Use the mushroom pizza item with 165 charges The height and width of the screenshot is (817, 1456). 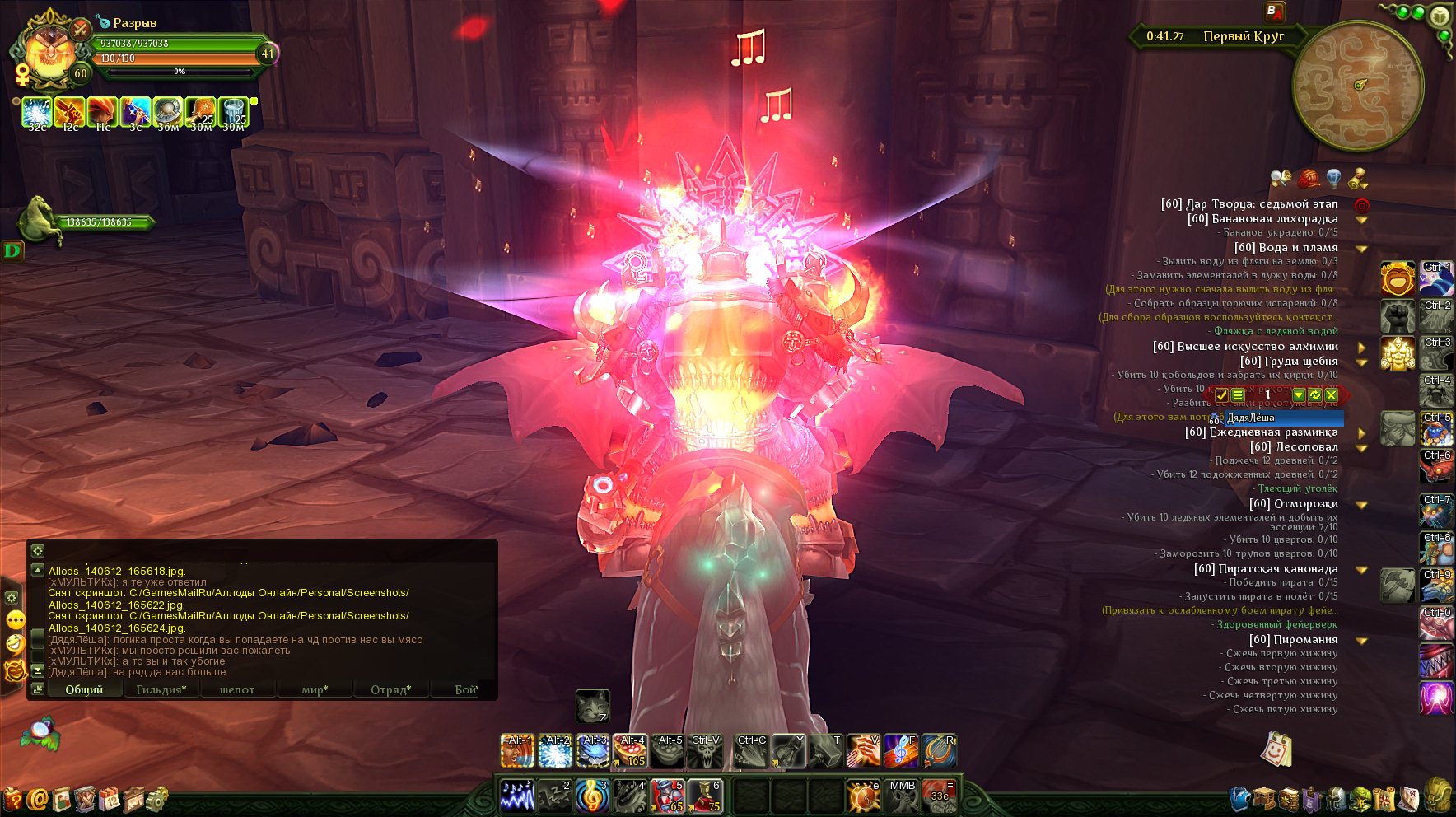coord(630,750)
